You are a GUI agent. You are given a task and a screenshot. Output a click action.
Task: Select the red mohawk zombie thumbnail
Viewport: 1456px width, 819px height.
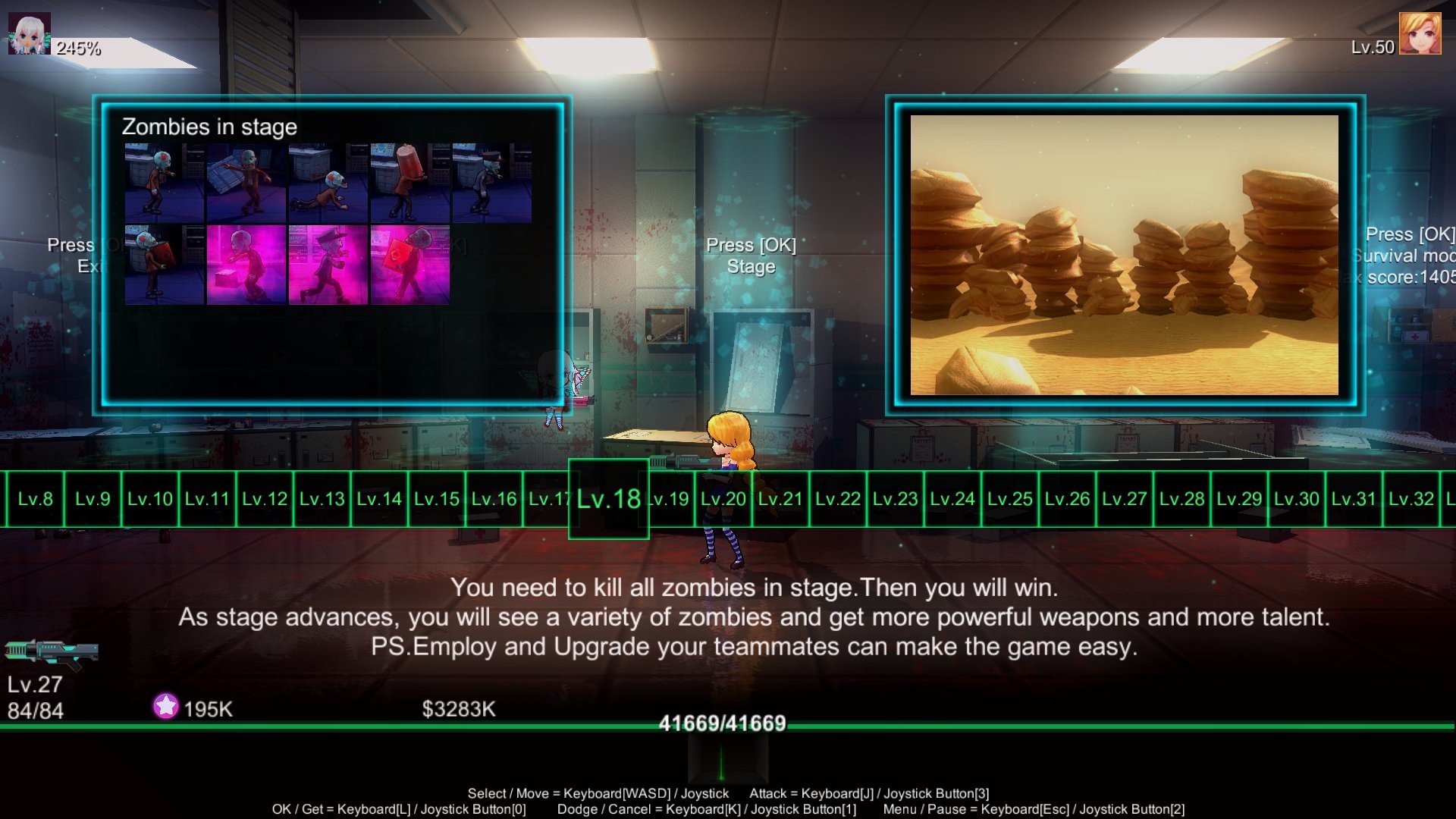coord(162,180)
